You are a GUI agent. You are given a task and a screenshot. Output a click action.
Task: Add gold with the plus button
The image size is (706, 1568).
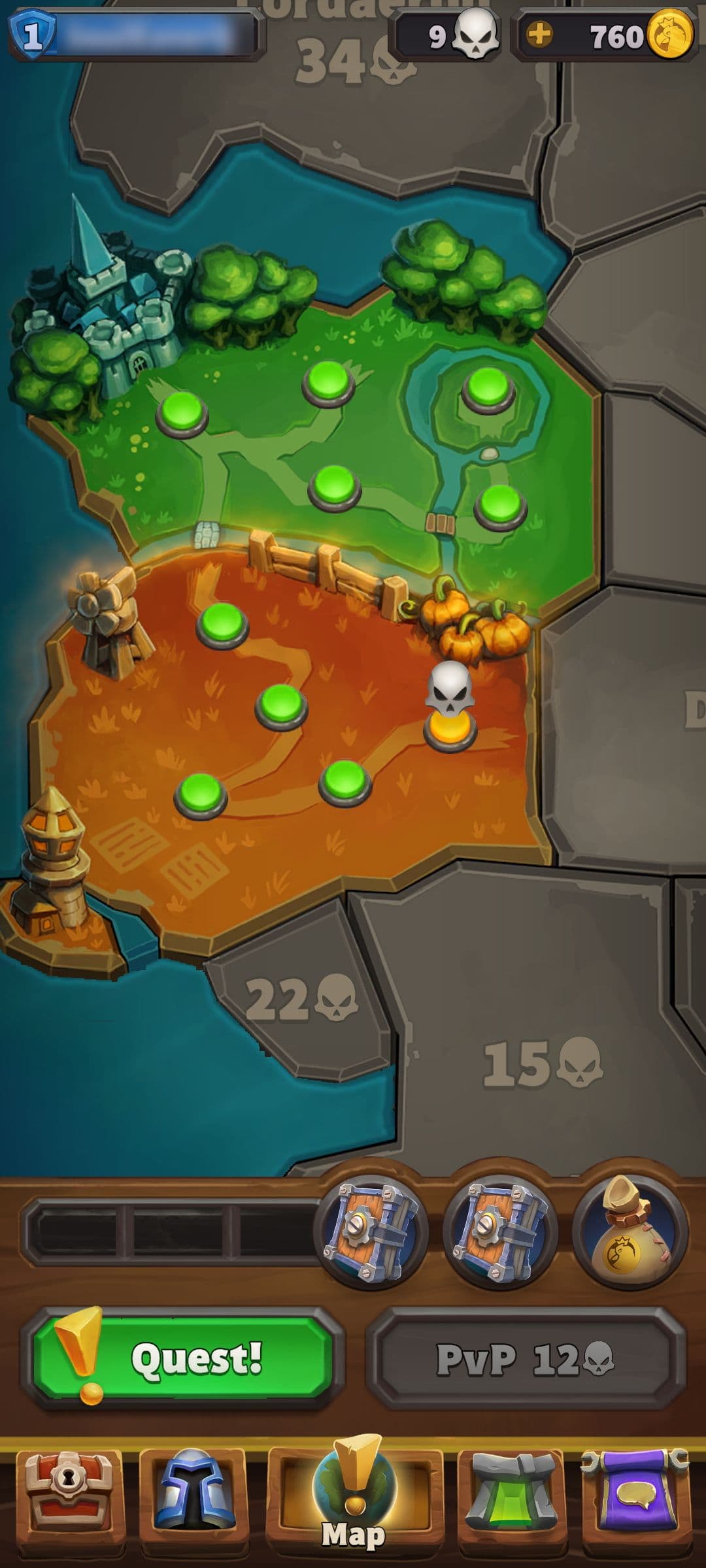coord(539,35)
